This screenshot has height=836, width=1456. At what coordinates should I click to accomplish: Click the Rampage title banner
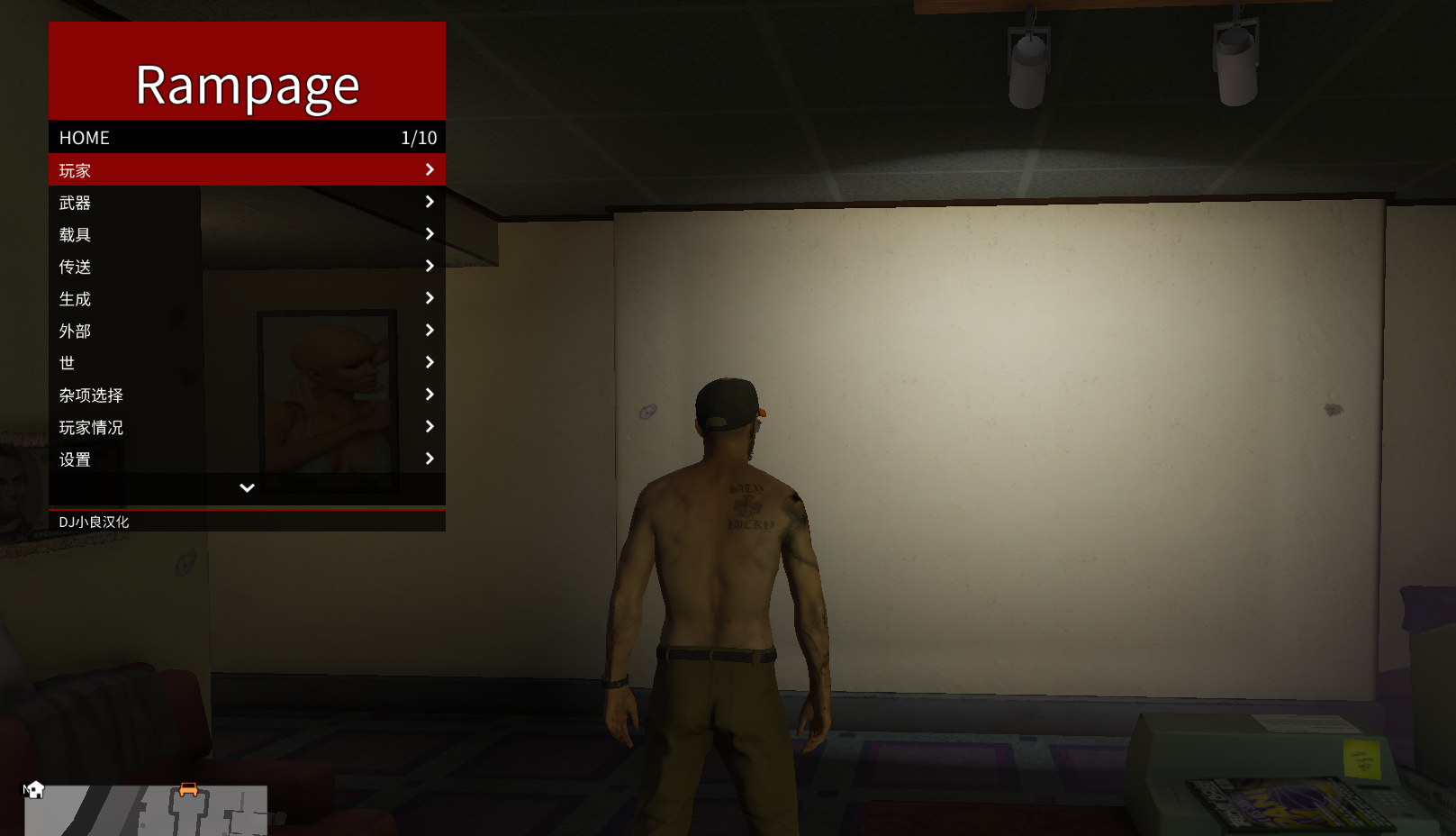click(x=246, y=84)
